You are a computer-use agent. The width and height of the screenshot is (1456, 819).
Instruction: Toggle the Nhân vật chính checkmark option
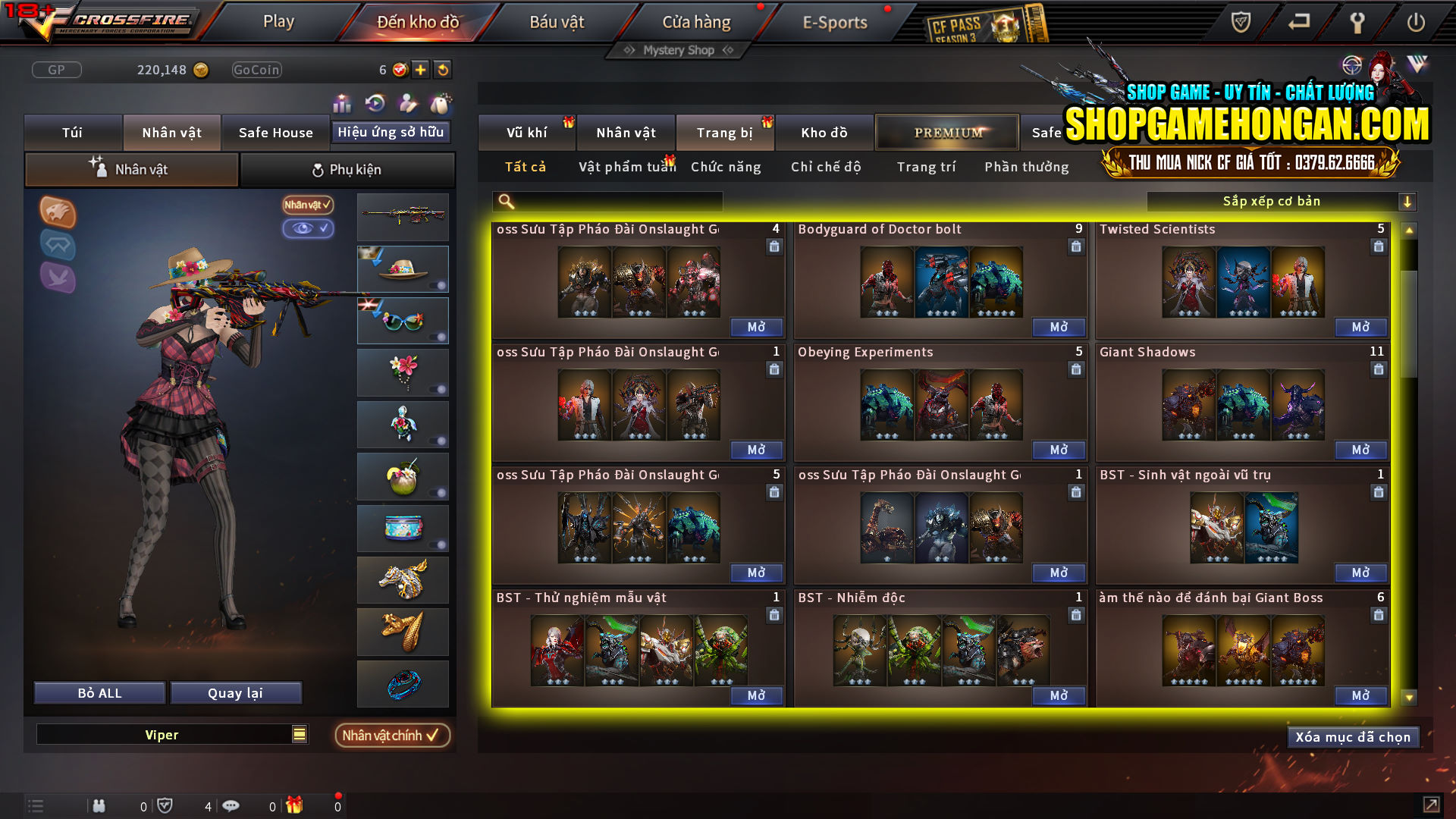pyautogui.click(x=392, y=735)
